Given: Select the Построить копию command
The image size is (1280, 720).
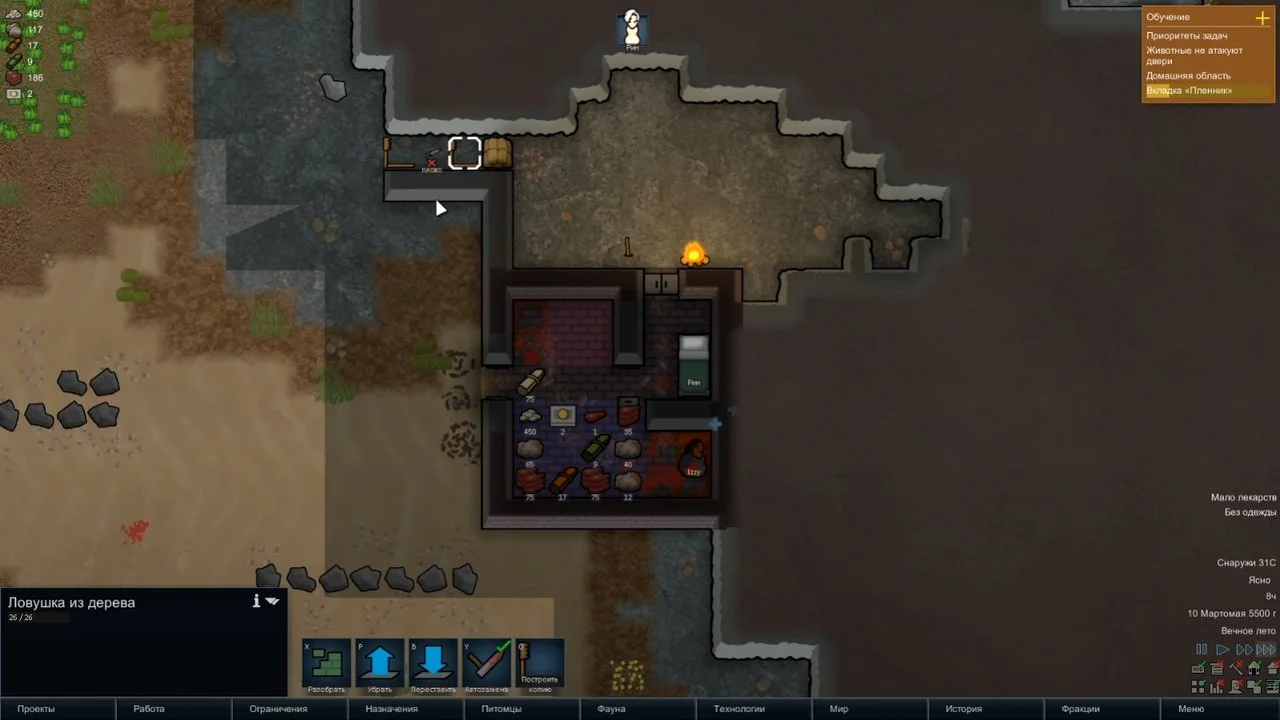Looking at the screenshot, I should 540,664.
